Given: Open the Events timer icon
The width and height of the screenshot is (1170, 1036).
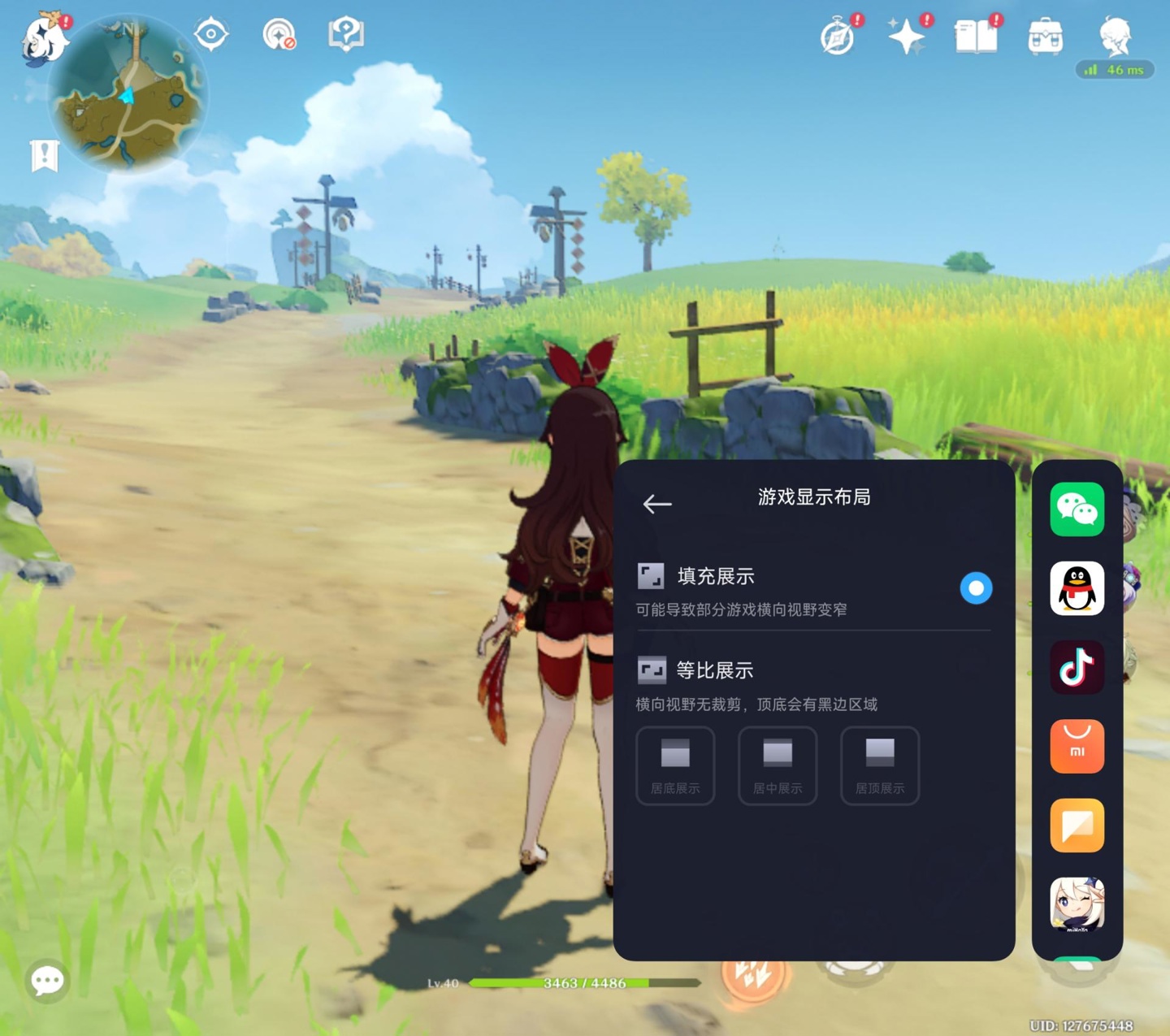Looking at the screenshot, I should click(841, 34).
